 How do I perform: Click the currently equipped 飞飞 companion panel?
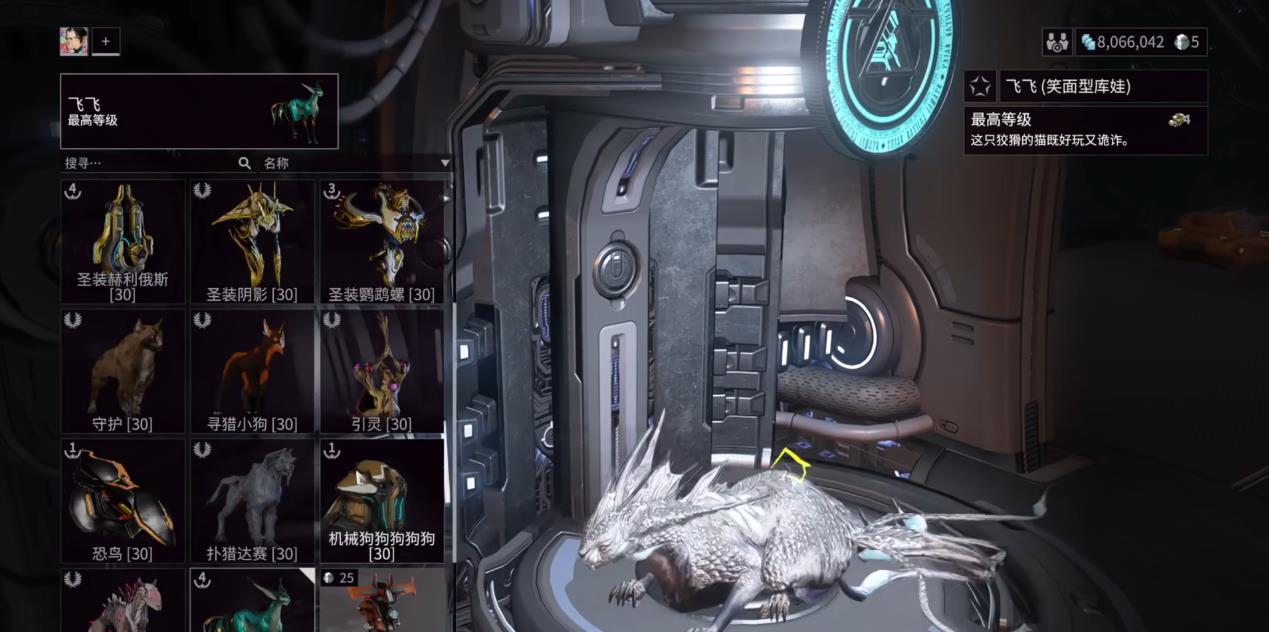tap(199, 111)
